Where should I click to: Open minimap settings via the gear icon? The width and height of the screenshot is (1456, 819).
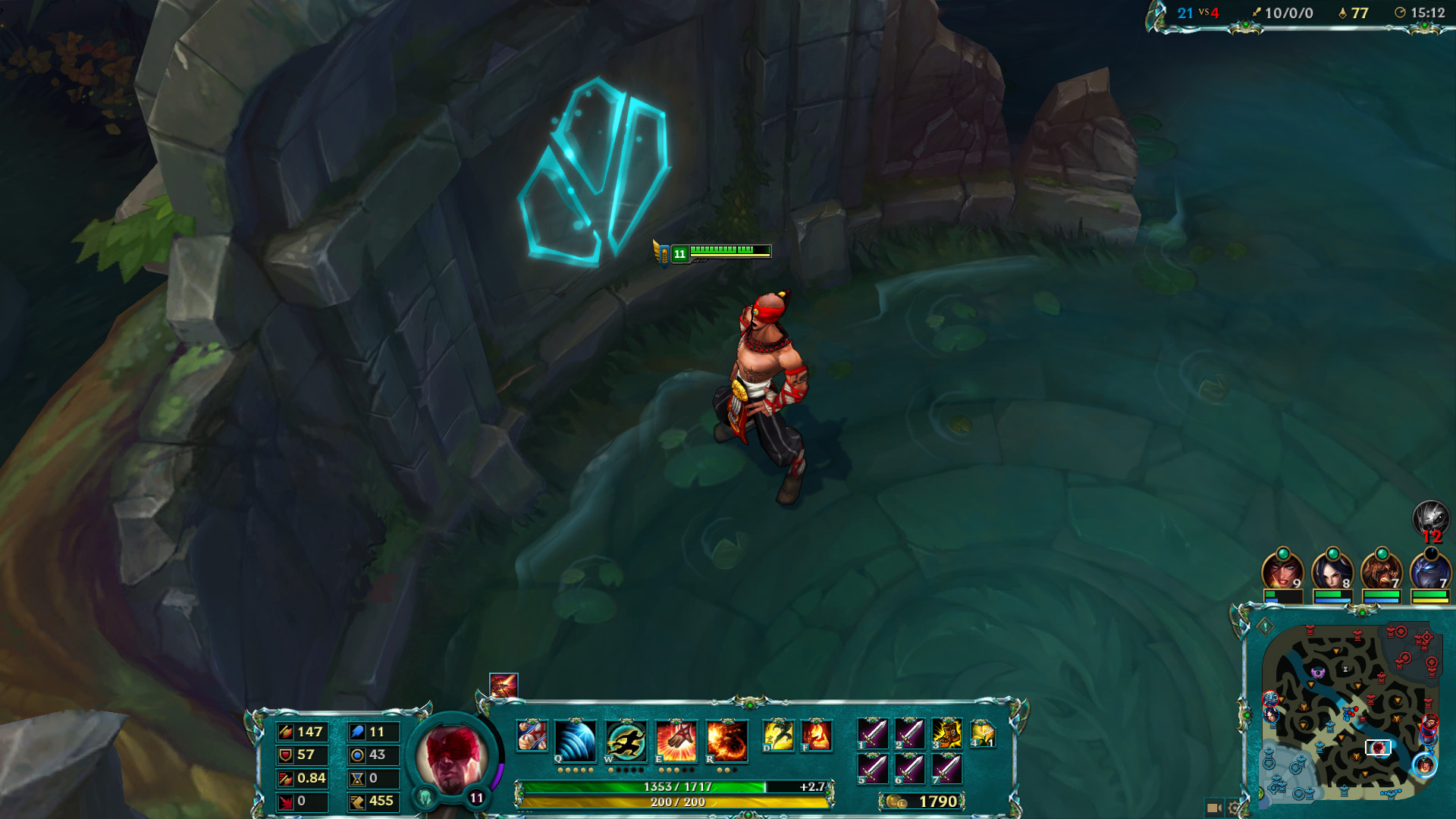point(1232,807)
